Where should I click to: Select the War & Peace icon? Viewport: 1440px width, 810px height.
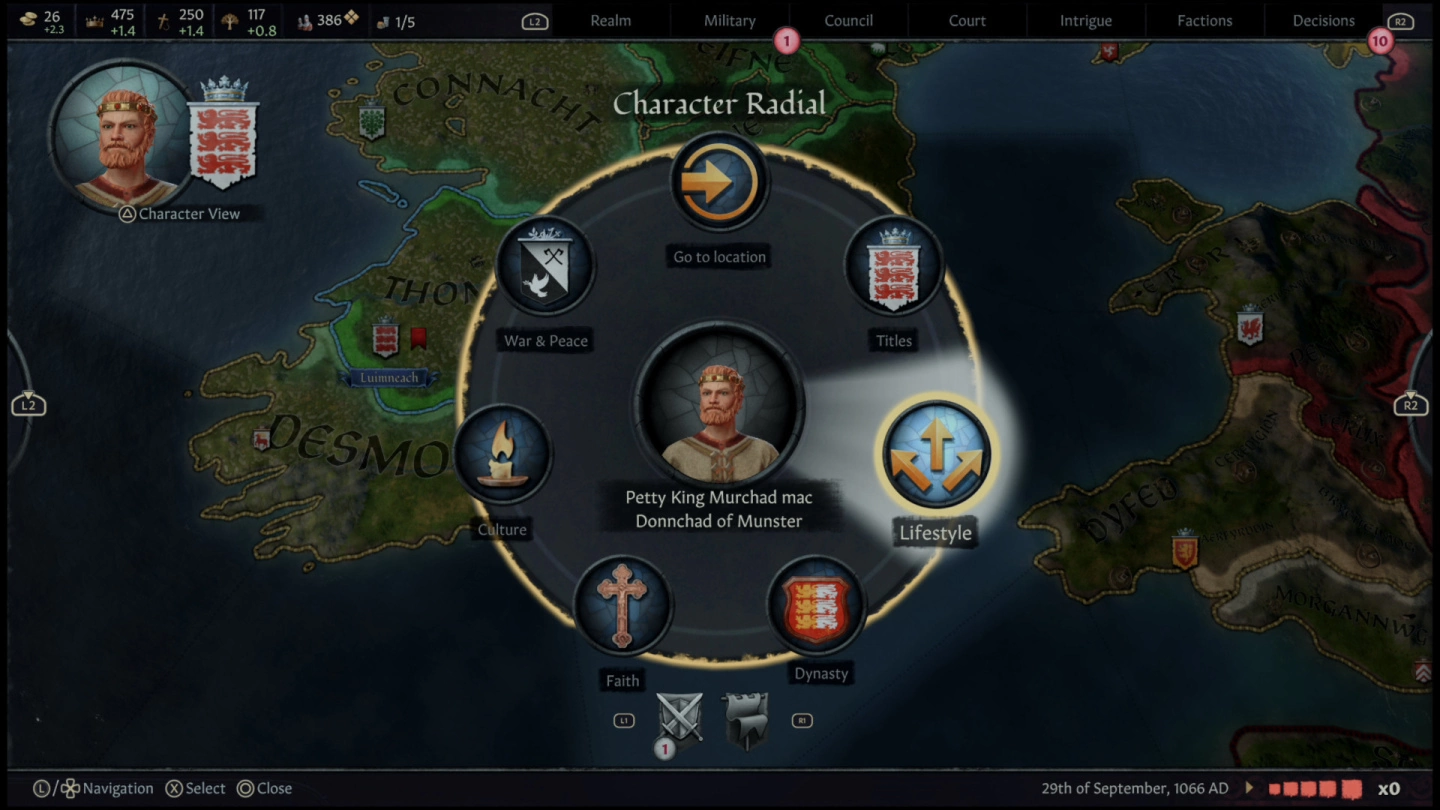(545, 266)
